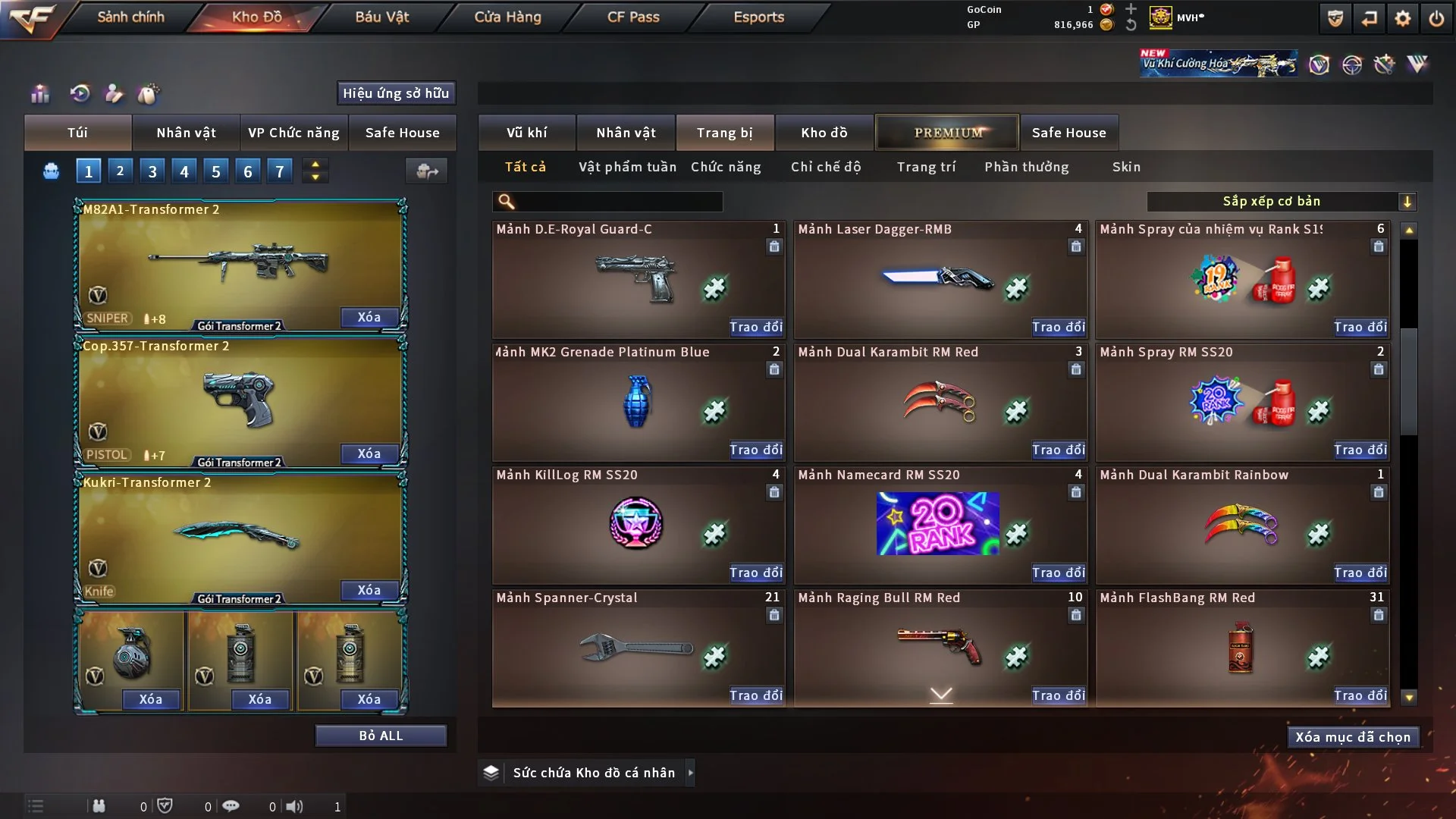The image size is (1456, 819).
Task: Switch to the Vũ khí tab
Action: [526, 133]
